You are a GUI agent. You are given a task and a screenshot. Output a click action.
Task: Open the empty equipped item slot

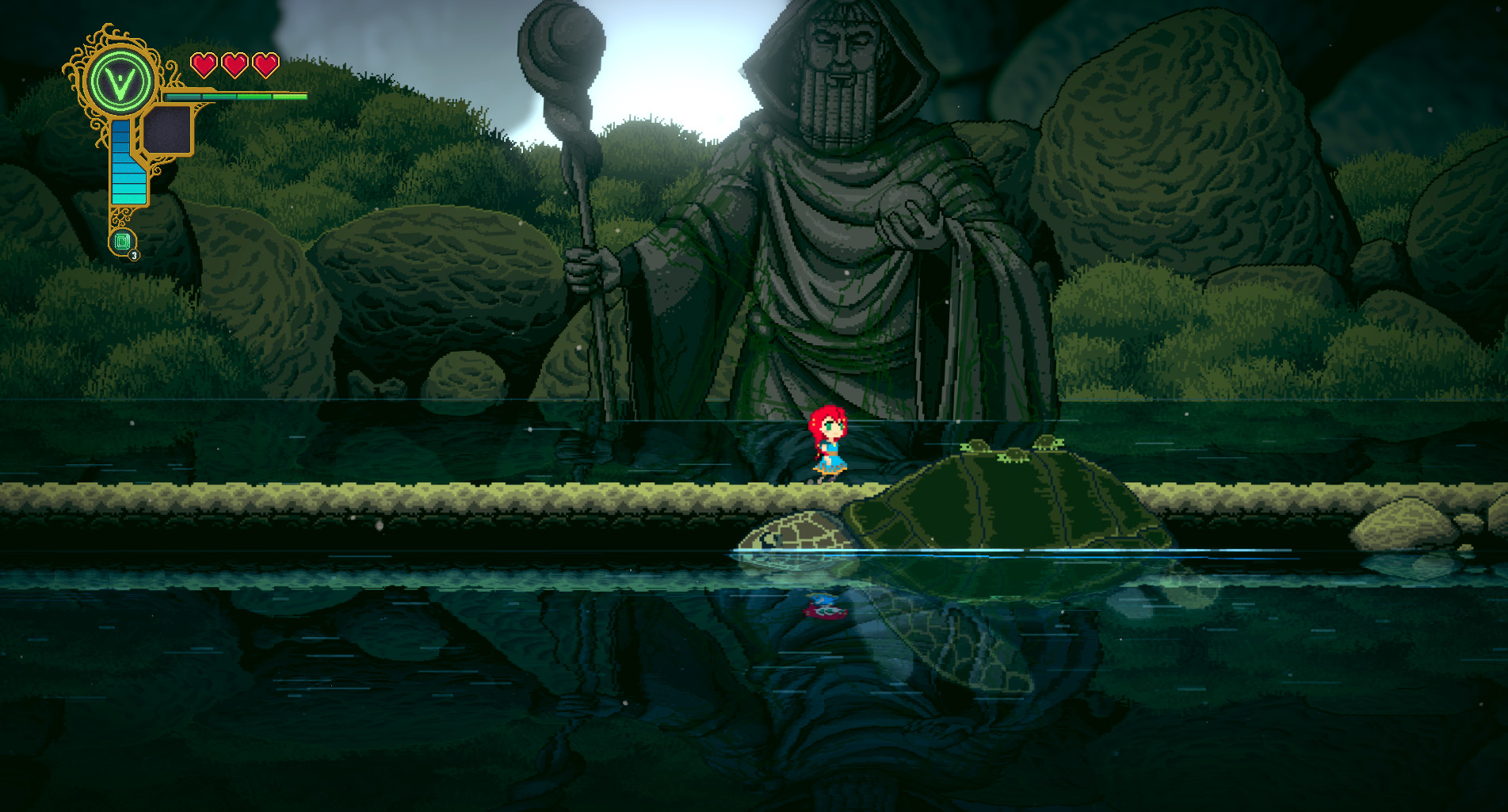pos(169,130)
